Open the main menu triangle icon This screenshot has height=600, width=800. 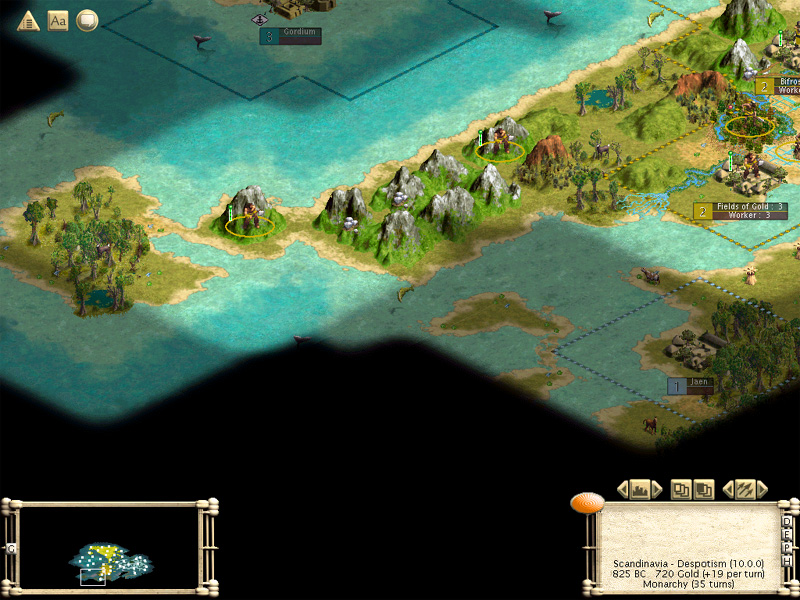(x=28, y=20)
